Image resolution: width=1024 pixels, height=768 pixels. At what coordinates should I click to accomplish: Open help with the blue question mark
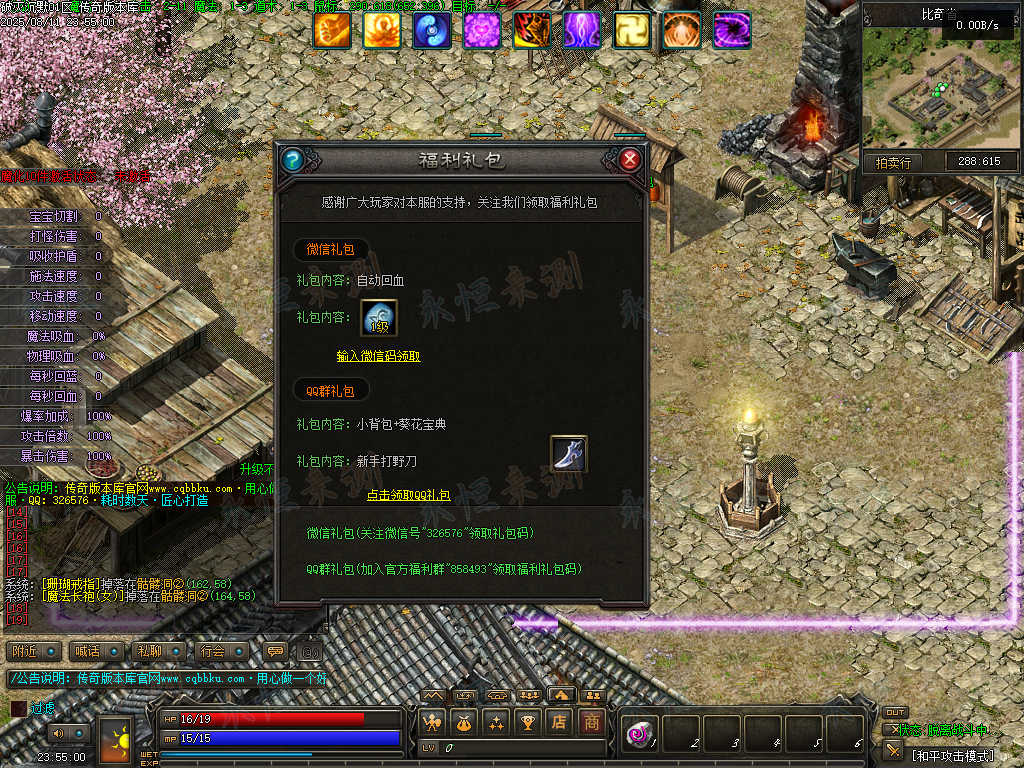[x=292, y=159]
